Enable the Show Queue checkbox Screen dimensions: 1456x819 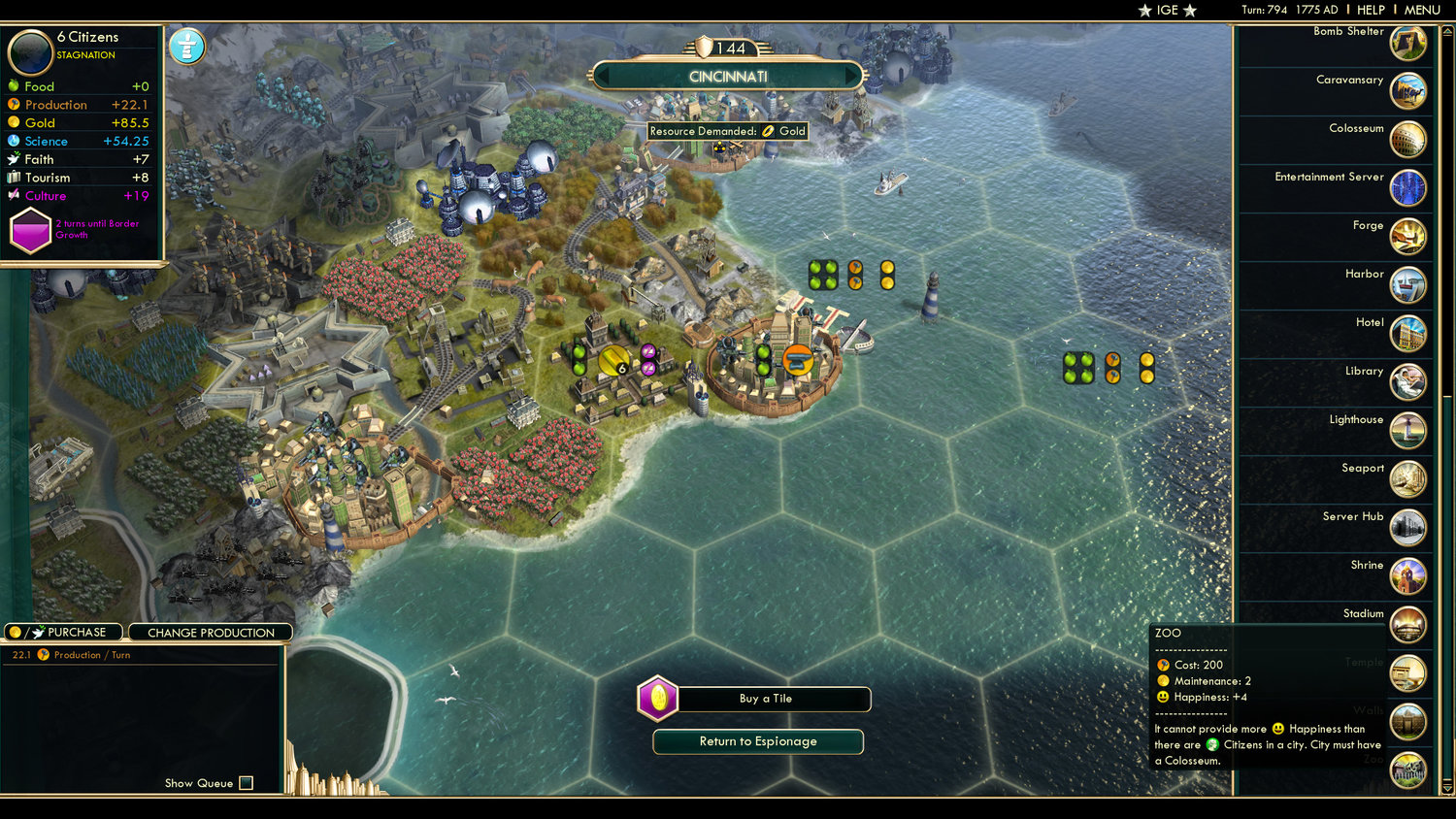click(x=247, y=783)
